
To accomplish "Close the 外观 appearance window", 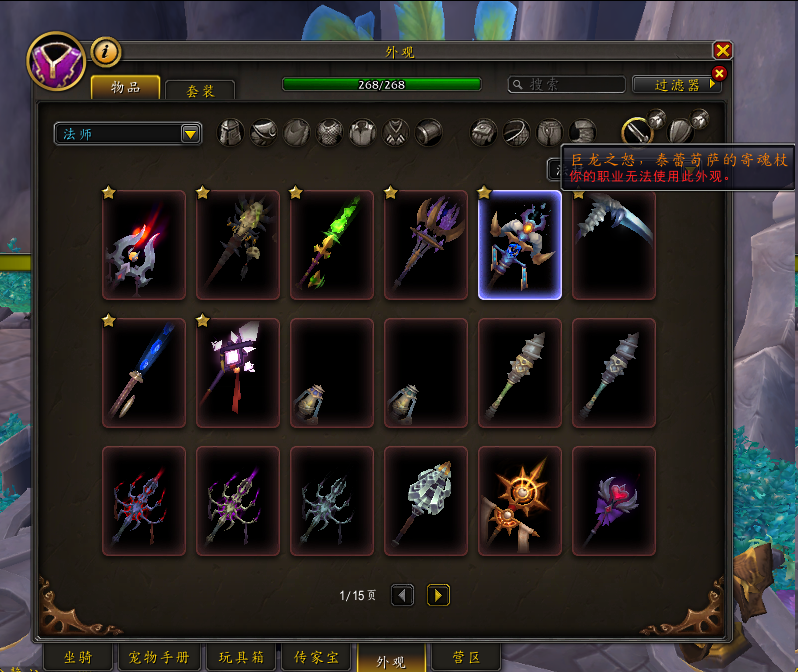I will [x=722, y=50].
